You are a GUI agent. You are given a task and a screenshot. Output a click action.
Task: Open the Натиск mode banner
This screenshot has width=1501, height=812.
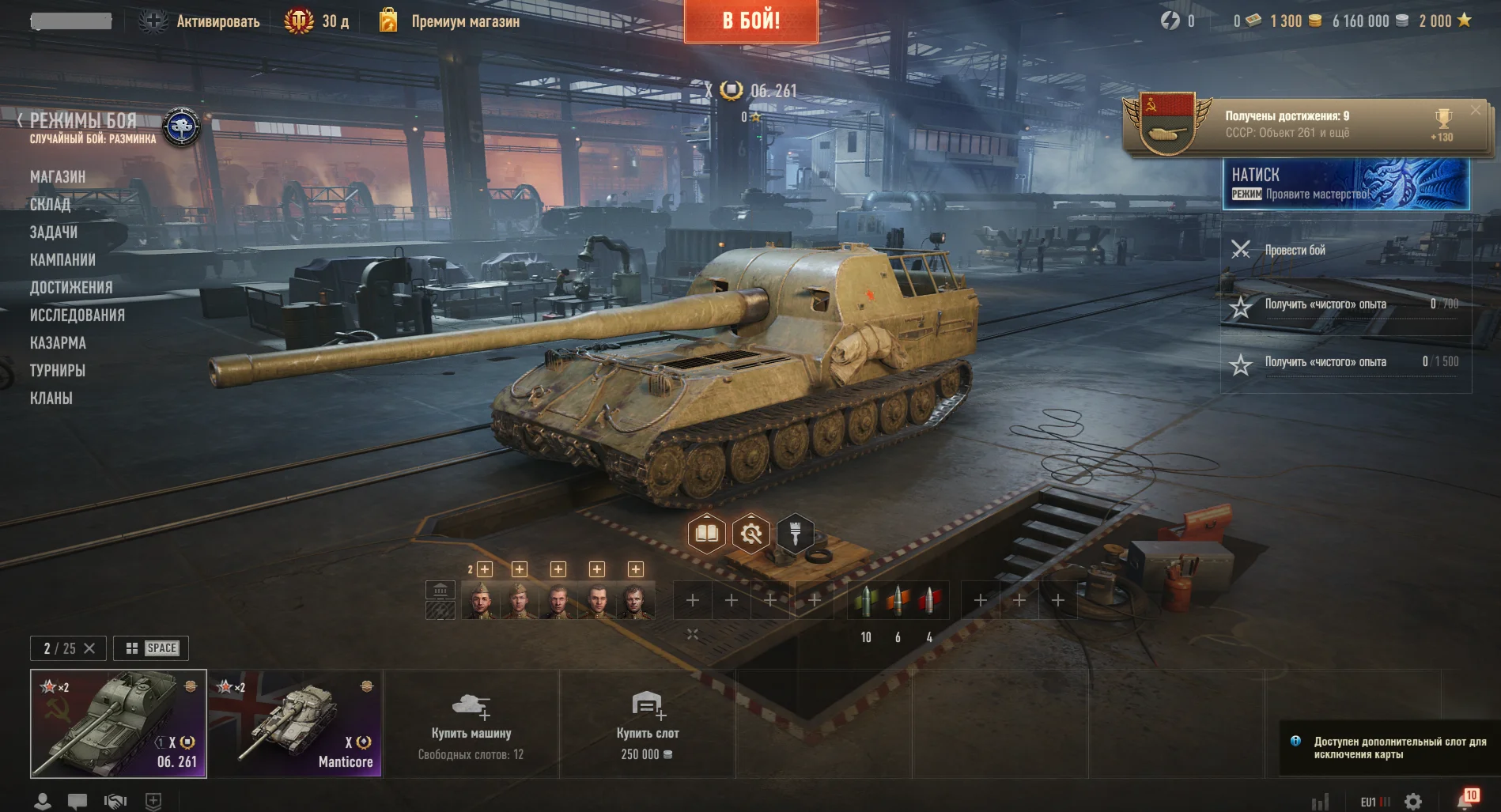point(1345,184)
